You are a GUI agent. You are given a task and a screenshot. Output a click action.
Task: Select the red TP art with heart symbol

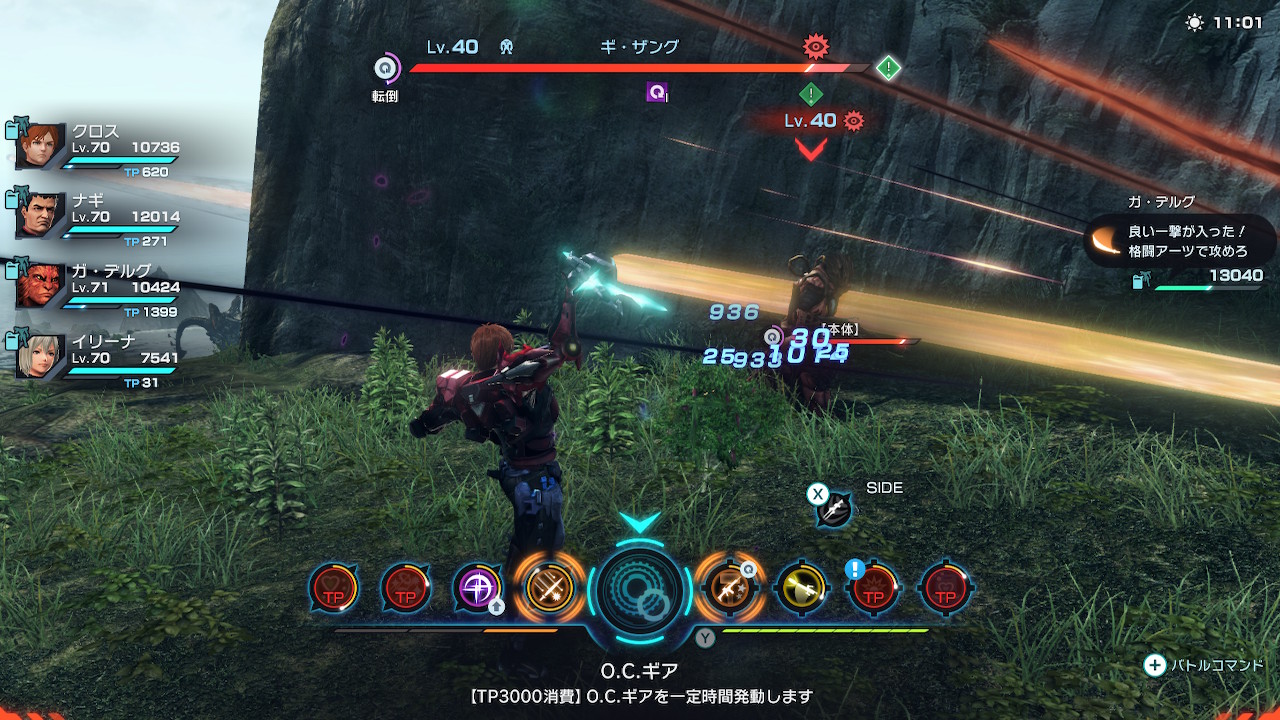click(334, 588)
